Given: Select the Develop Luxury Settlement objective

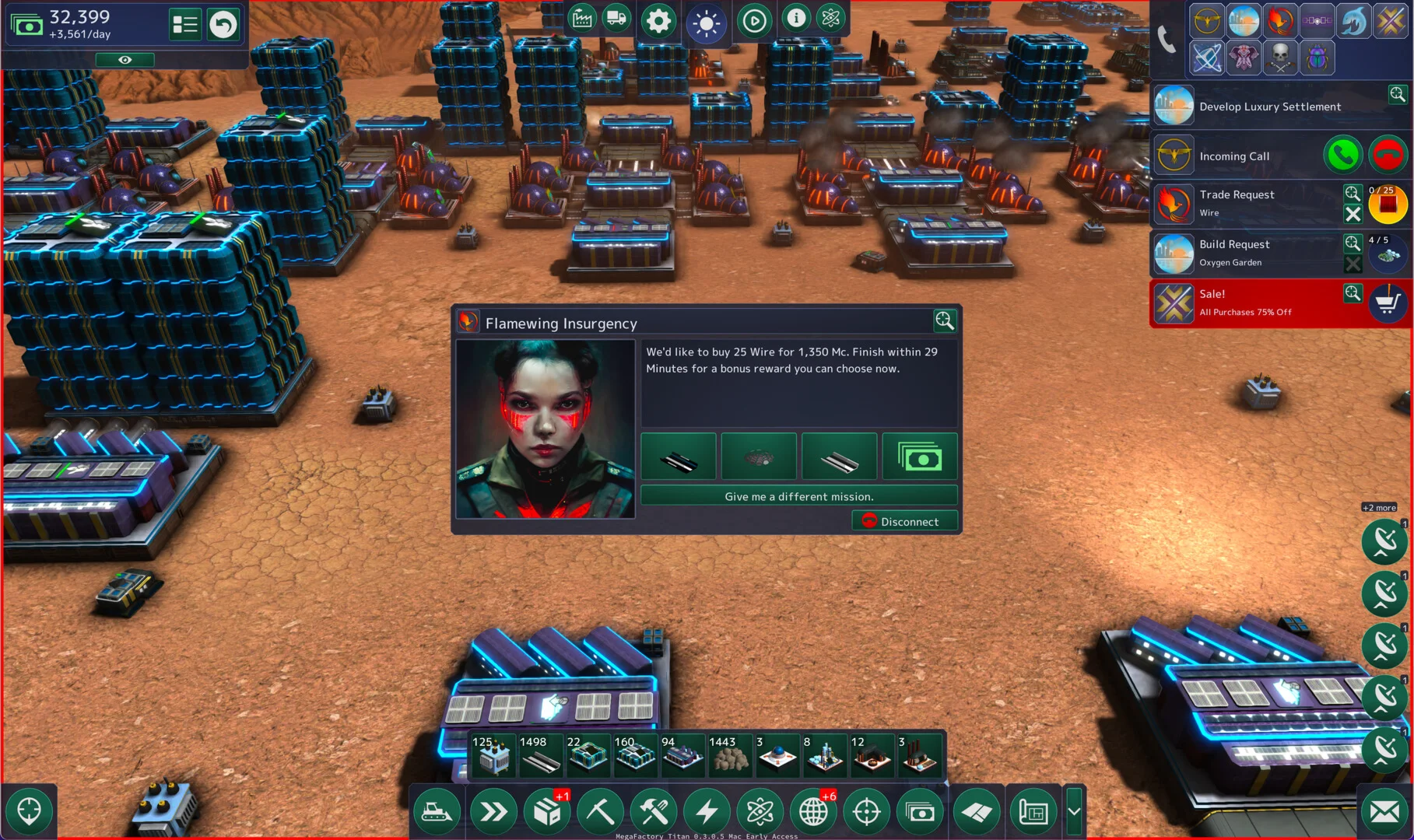Looking at the screenshot, I should coord(1270,107).
